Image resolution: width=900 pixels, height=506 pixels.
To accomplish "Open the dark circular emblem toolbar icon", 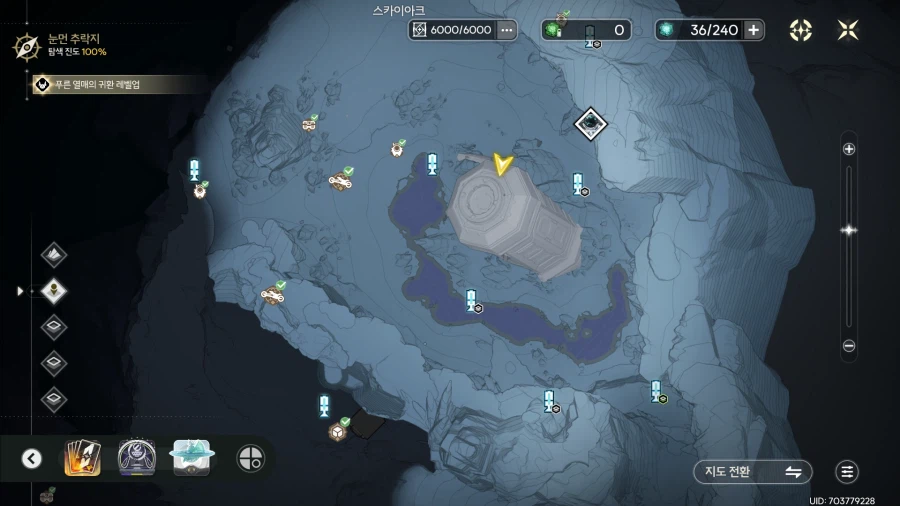I will click(x=137, y=458).
